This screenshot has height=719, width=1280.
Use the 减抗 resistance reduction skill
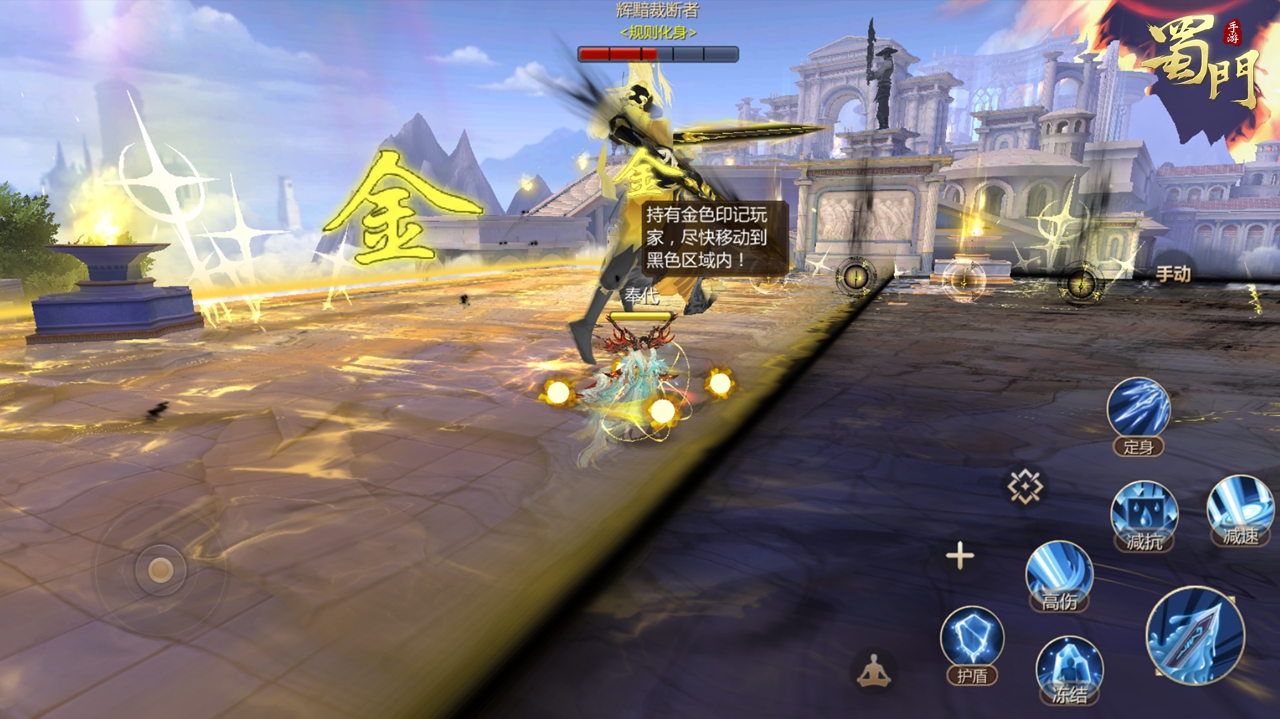[x=1144, y=512]
